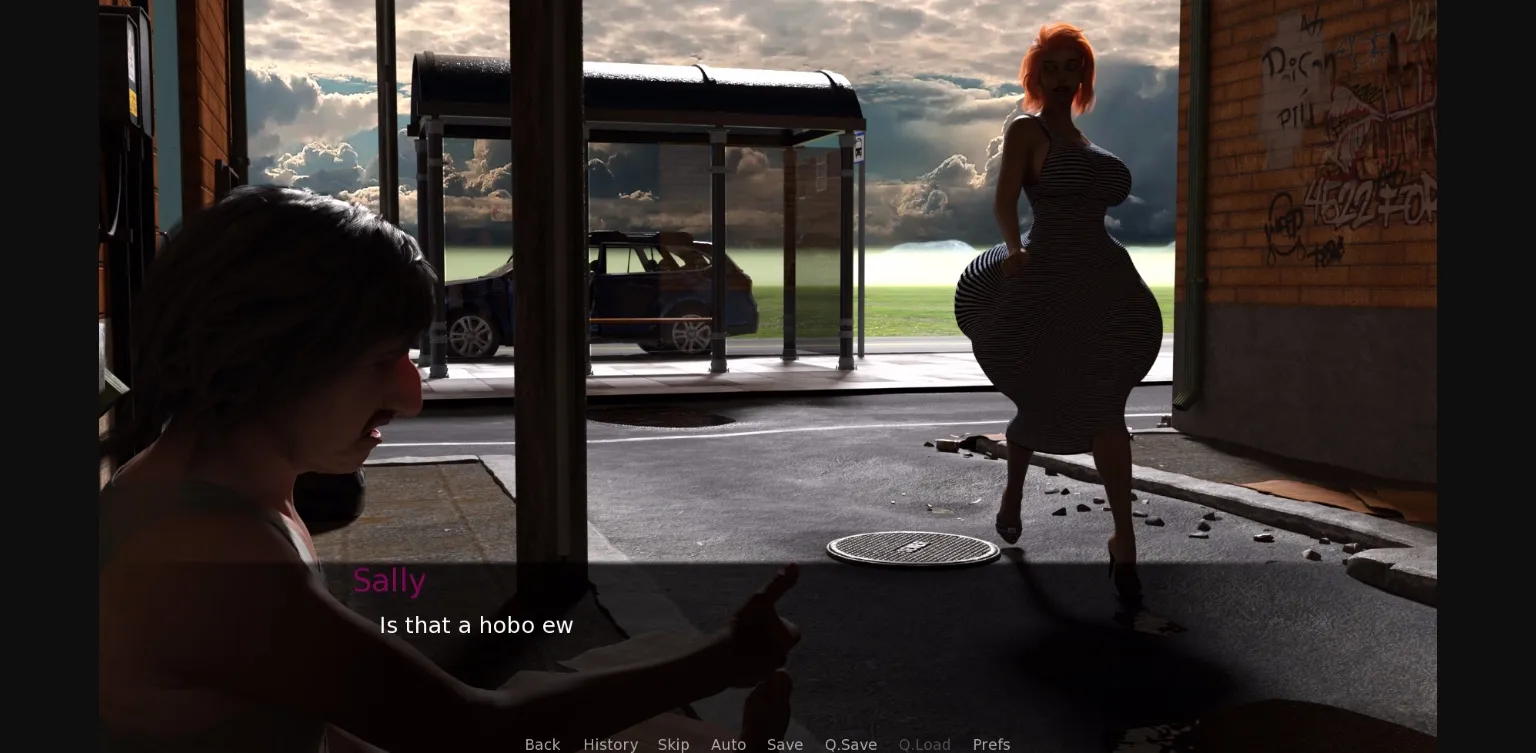Click Sally's pink name label

(390, 580)
